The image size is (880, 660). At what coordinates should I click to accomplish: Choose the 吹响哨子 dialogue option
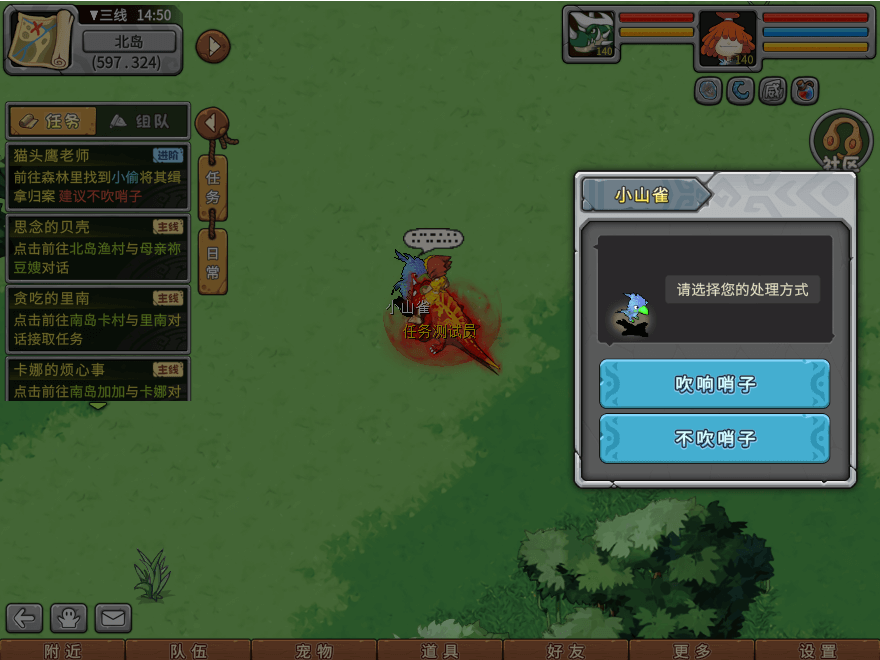[x=714, y=384]
